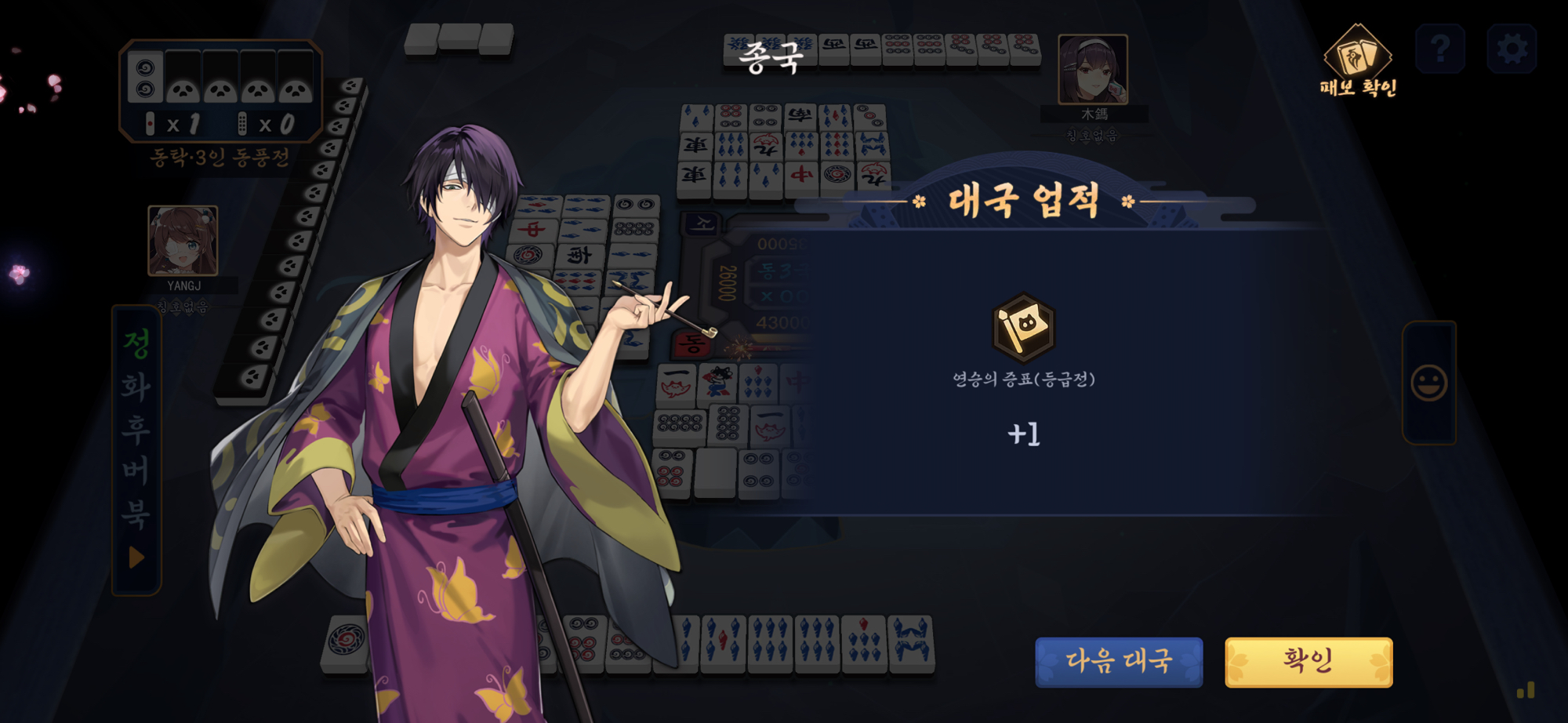Confirm with the yellow 확인 button

coord(1308,662)
